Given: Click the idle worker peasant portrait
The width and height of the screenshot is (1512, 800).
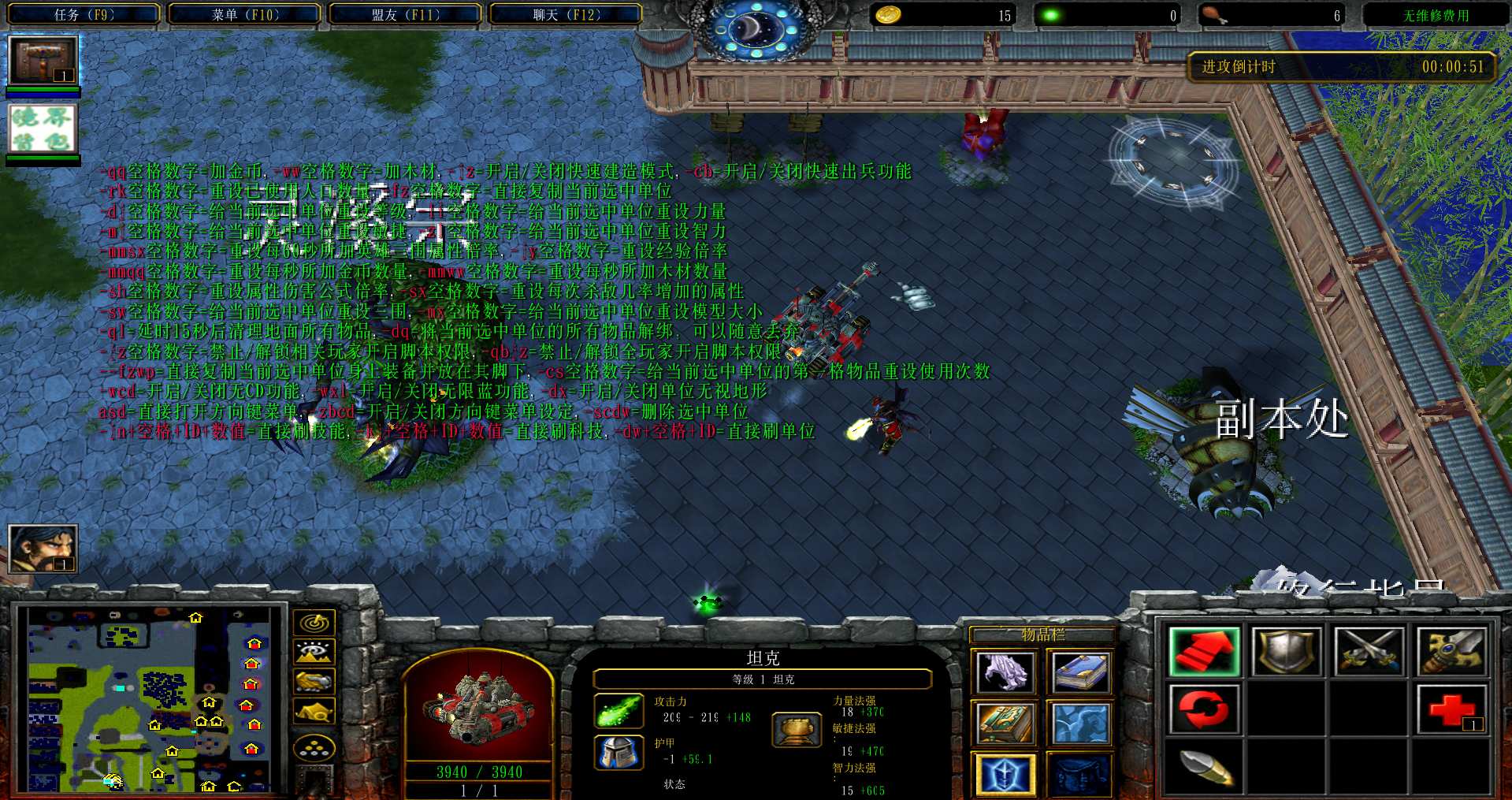Looking at the screenshot, I should click(x=43, y=548).
